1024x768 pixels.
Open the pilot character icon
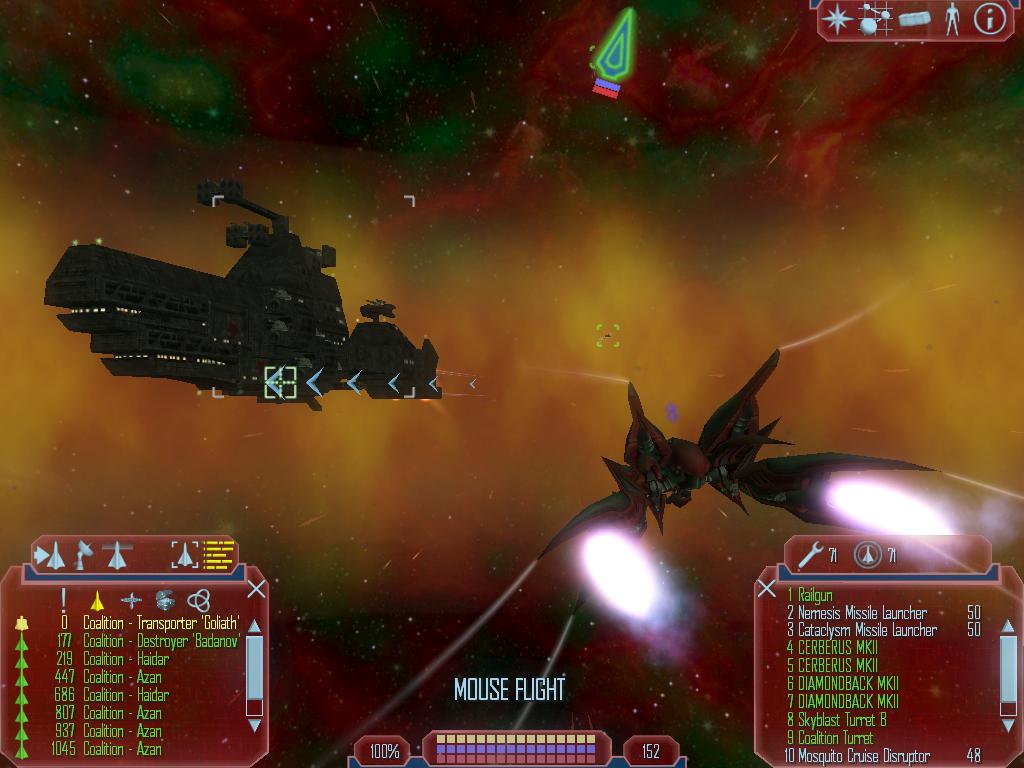click(x=952, y=19)
